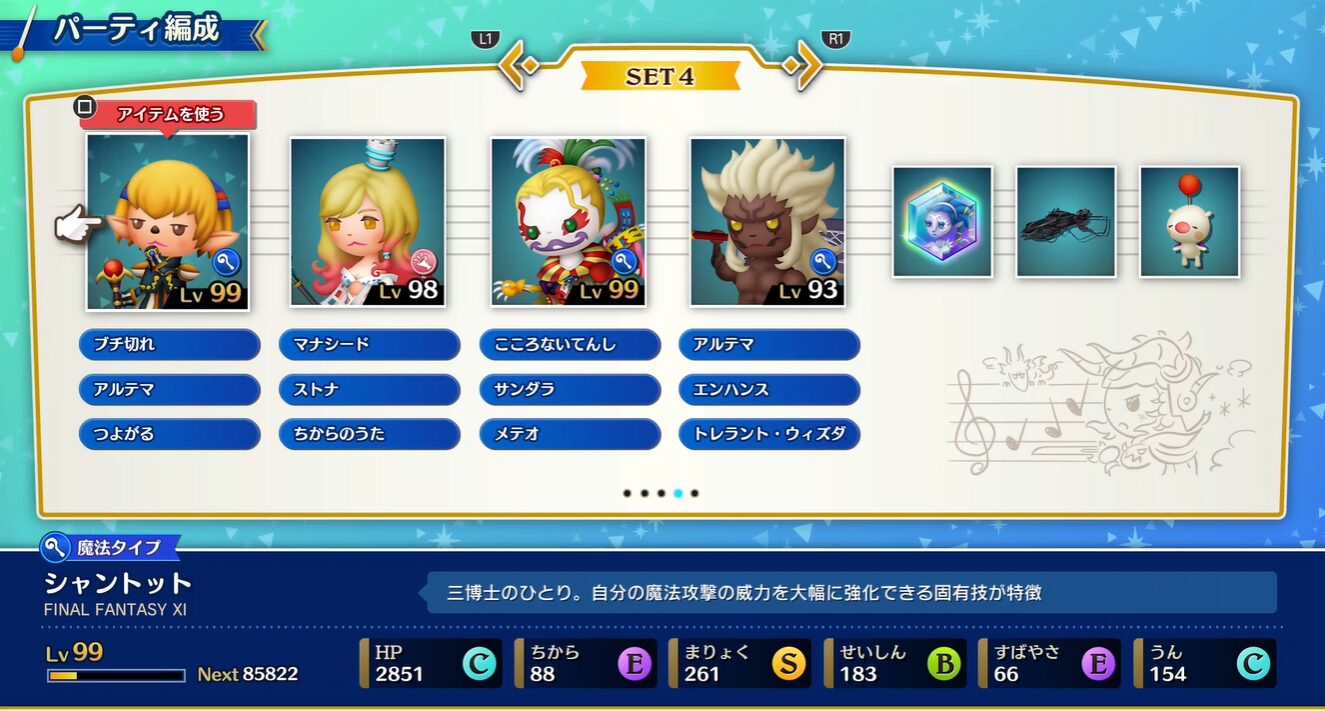Select Shantotto's character portrait
1325x711 pixels.
pyautogui.click(x=167, y=221)
